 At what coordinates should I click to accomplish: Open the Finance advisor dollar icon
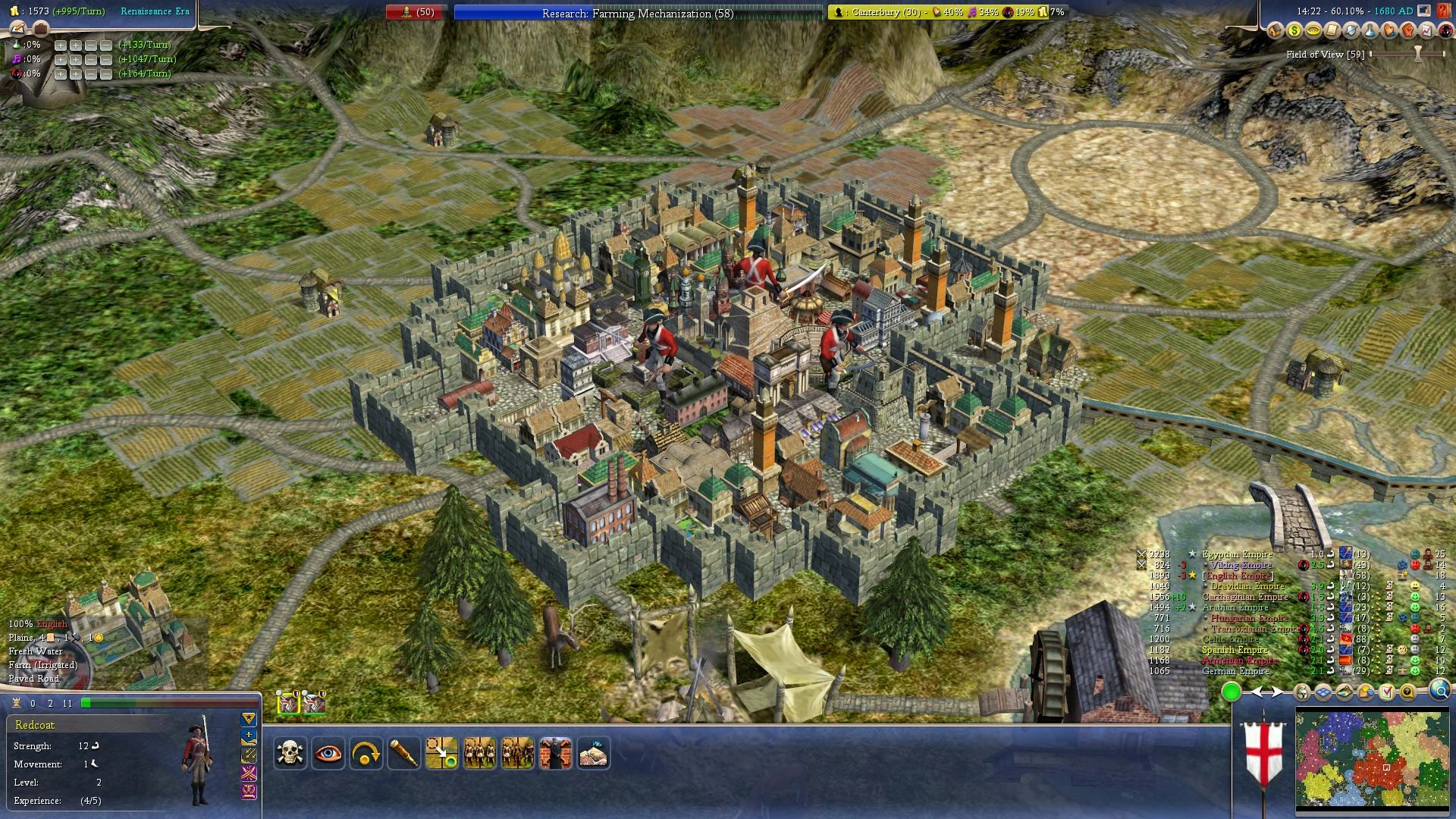tap(1294, 31)
